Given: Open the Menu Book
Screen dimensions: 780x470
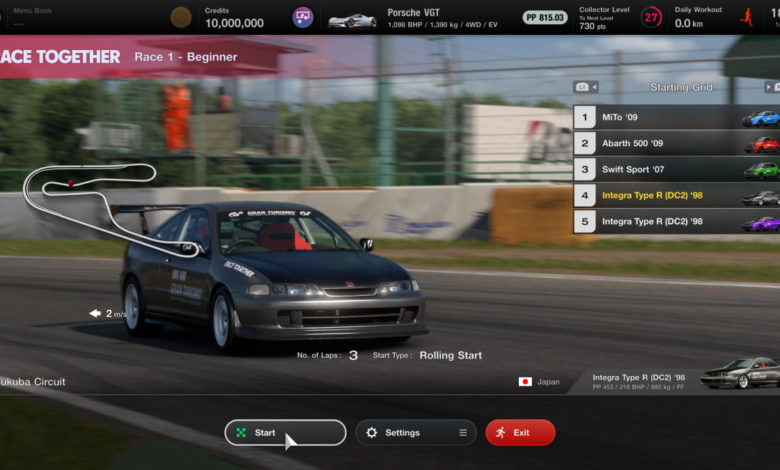Looking at the screenshot, I should pyautogui.click(x=33, y=17).
